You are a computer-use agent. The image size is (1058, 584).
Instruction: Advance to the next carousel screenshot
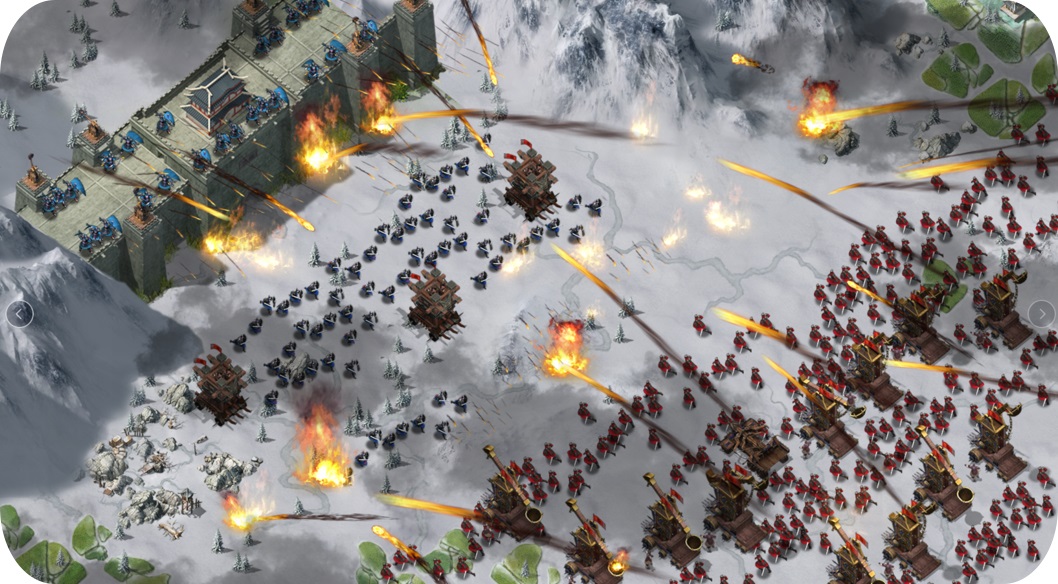pyautogui.click(x=1040, y=314)
